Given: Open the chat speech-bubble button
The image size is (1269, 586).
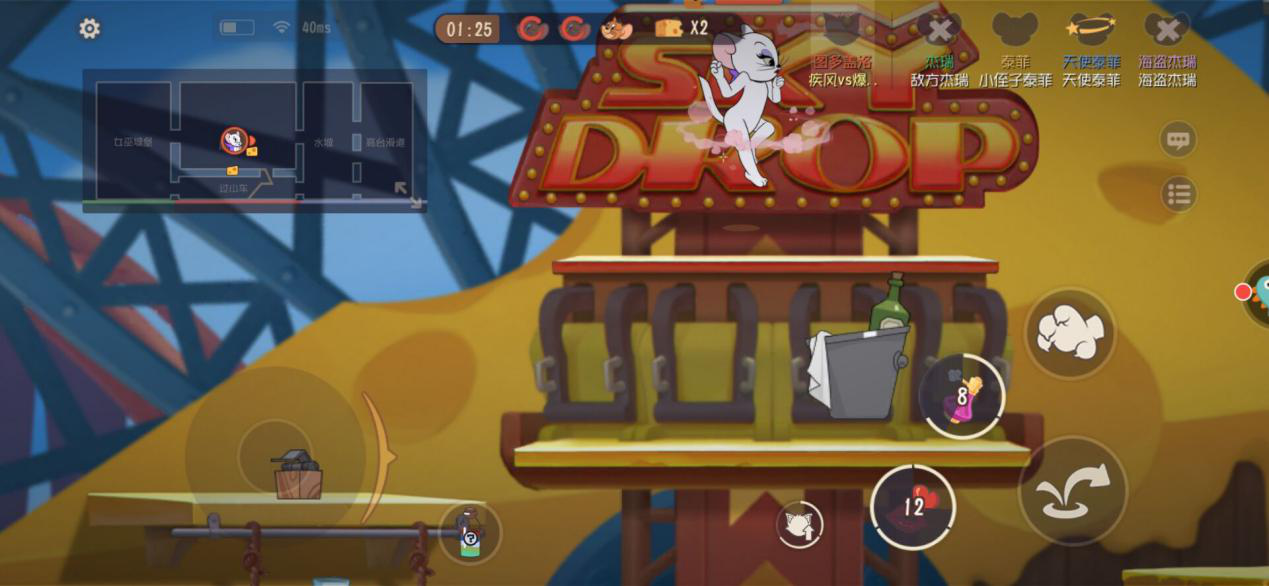Looking at the screenshot, I should click(1178, 139).
